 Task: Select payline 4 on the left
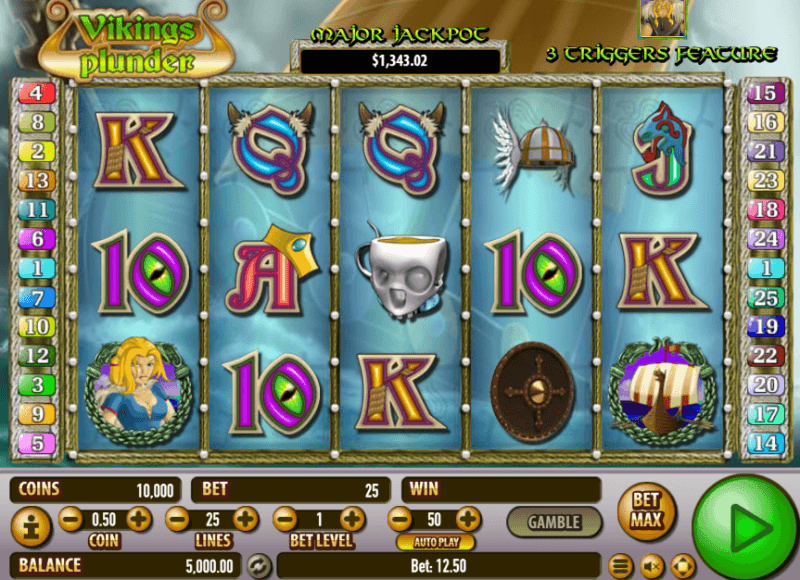point(36,94)
